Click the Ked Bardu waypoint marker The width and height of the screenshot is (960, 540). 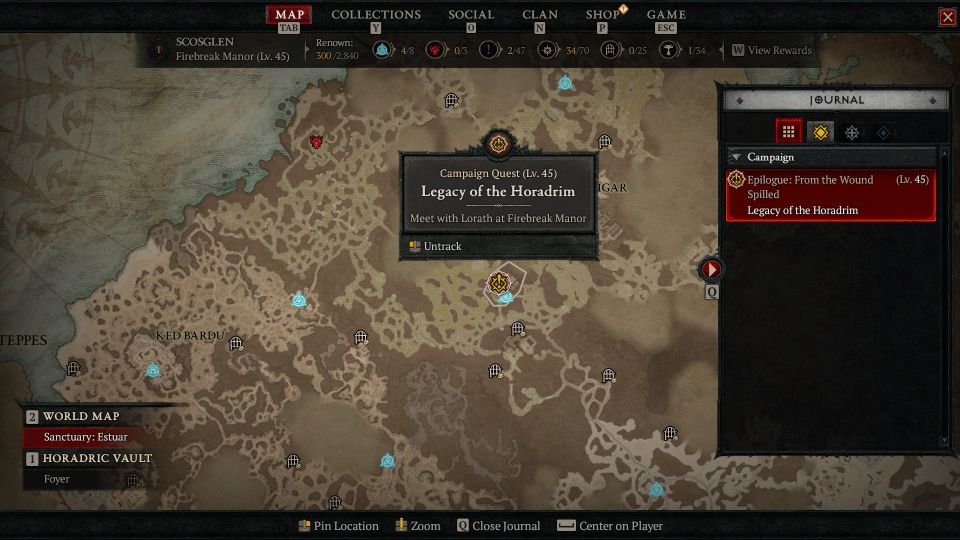153,370
